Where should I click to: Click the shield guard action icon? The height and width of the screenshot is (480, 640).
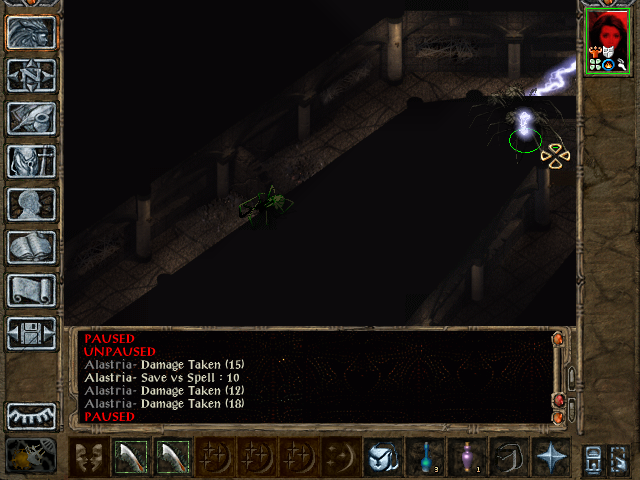[383, 457]
